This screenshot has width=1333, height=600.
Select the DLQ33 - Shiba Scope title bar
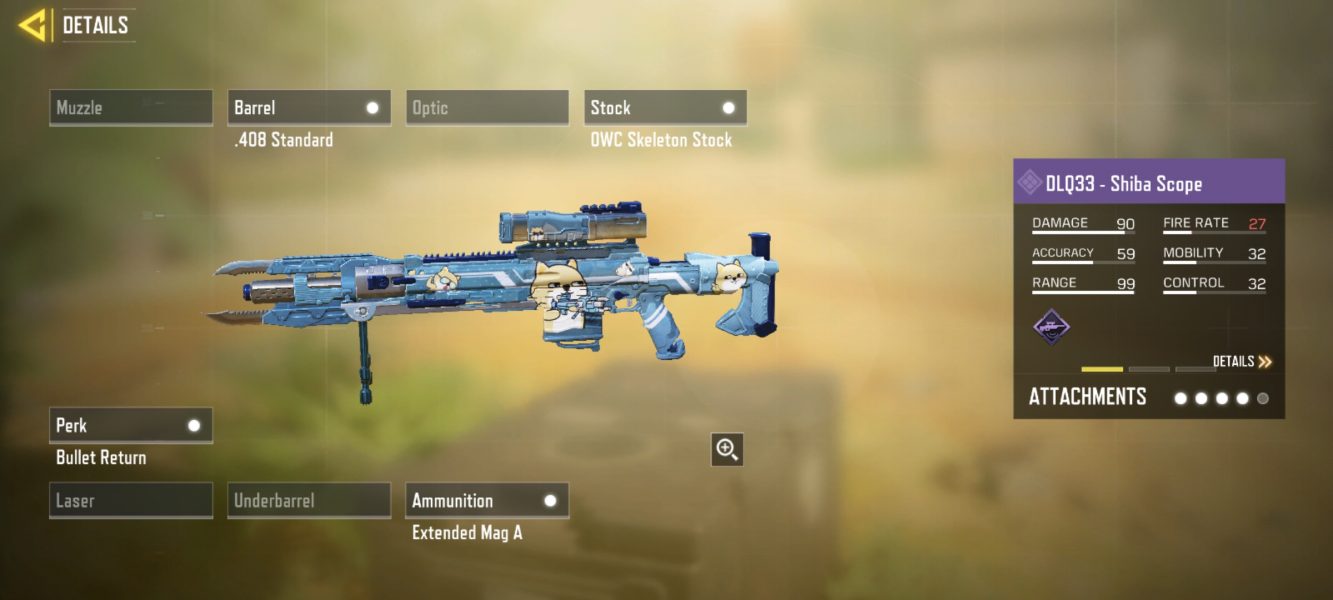coord(1149,183)
